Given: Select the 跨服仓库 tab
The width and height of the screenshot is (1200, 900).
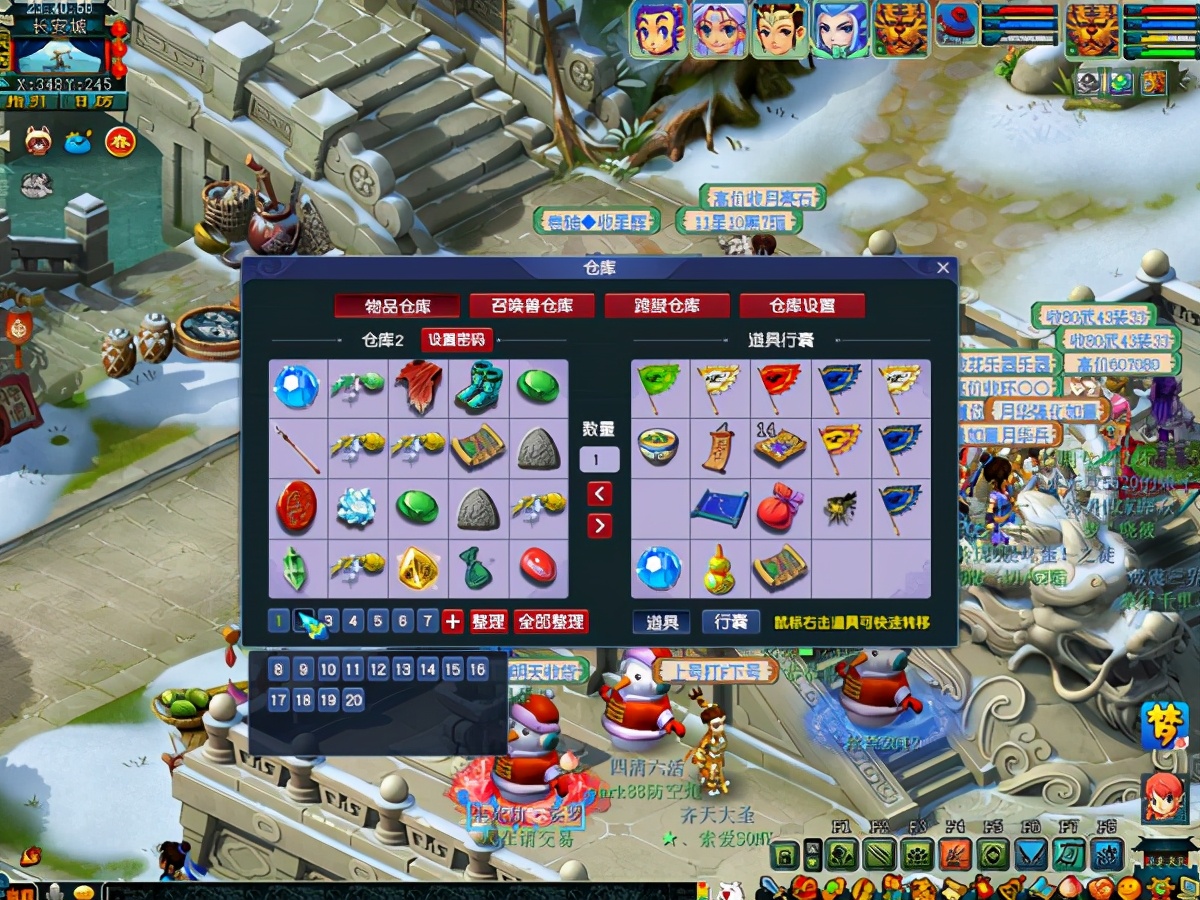Looking at the screenshot, I should [x=666, y=306].
